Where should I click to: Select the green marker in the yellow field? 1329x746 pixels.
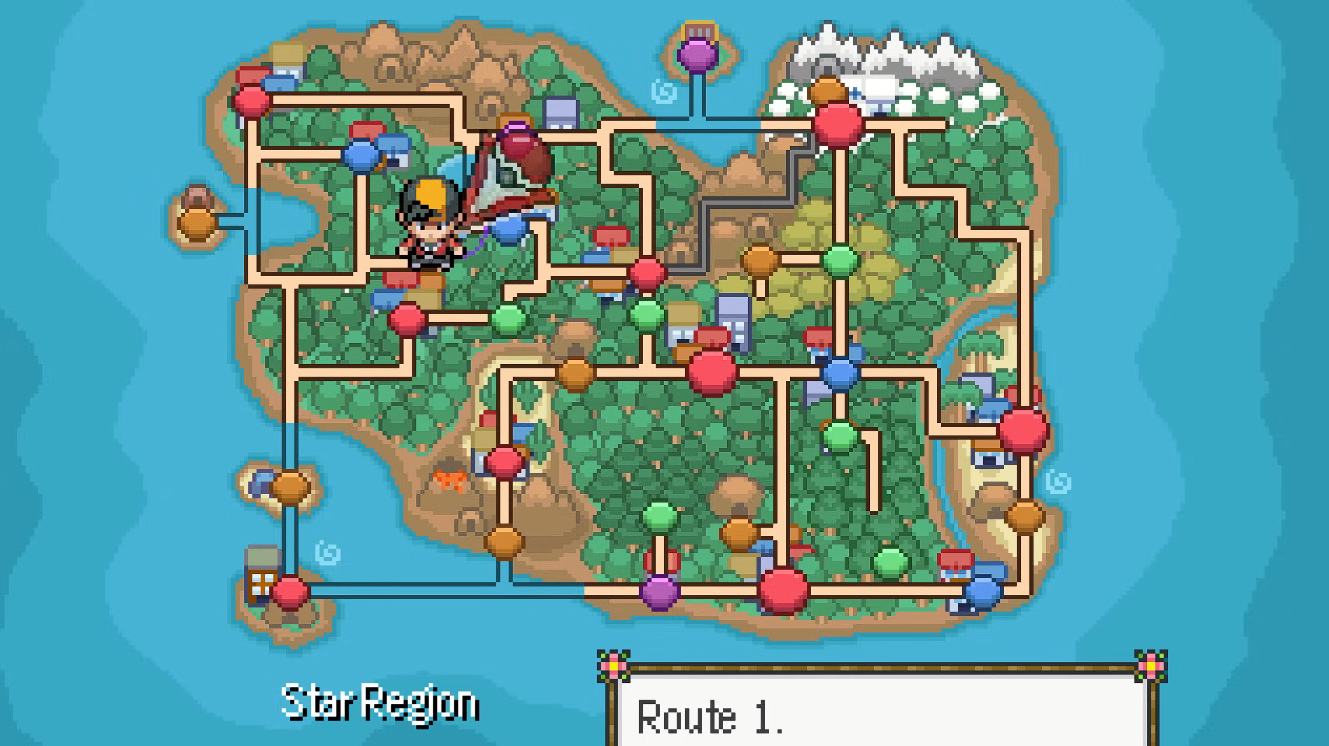point(840,261)
